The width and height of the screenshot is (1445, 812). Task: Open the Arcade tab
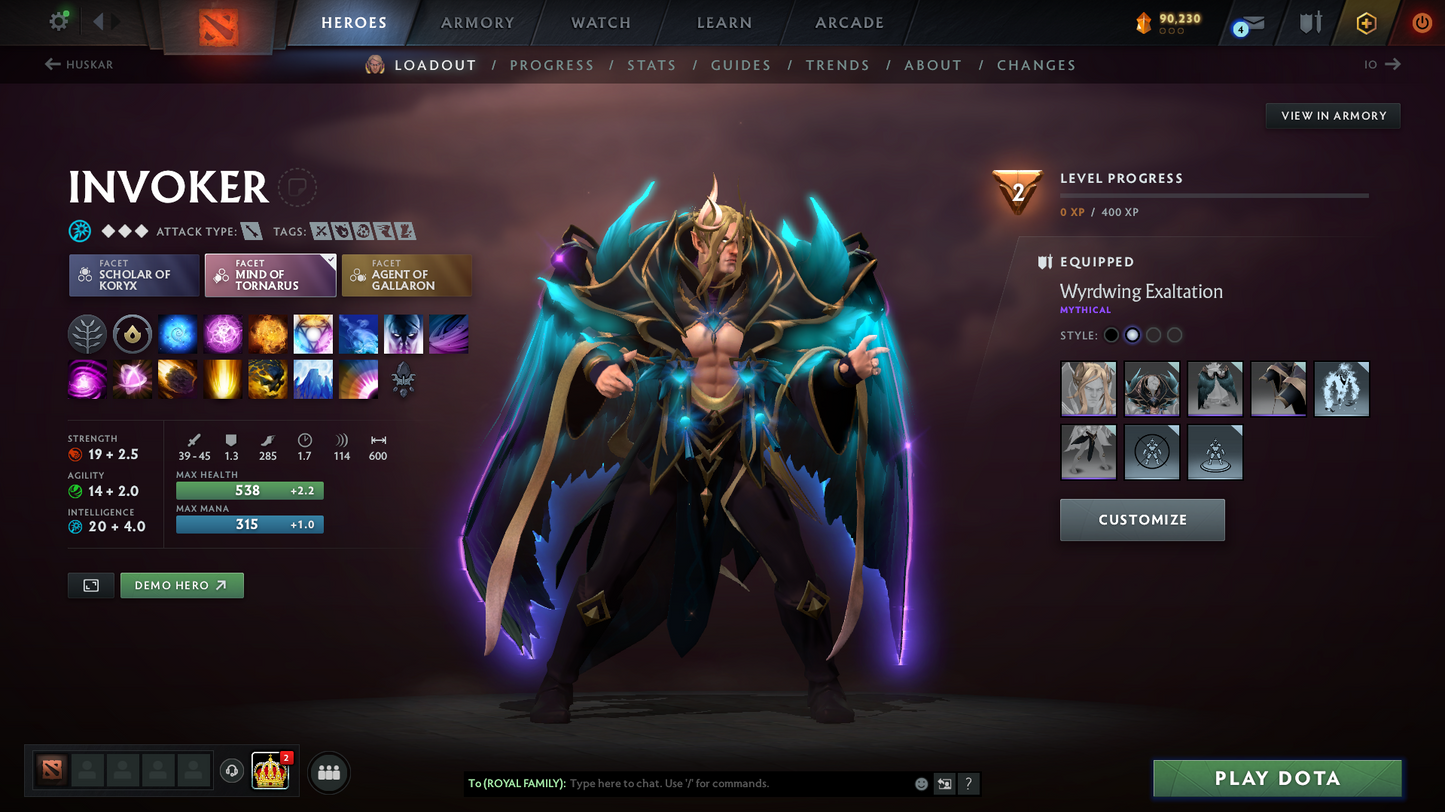[849, 23]
